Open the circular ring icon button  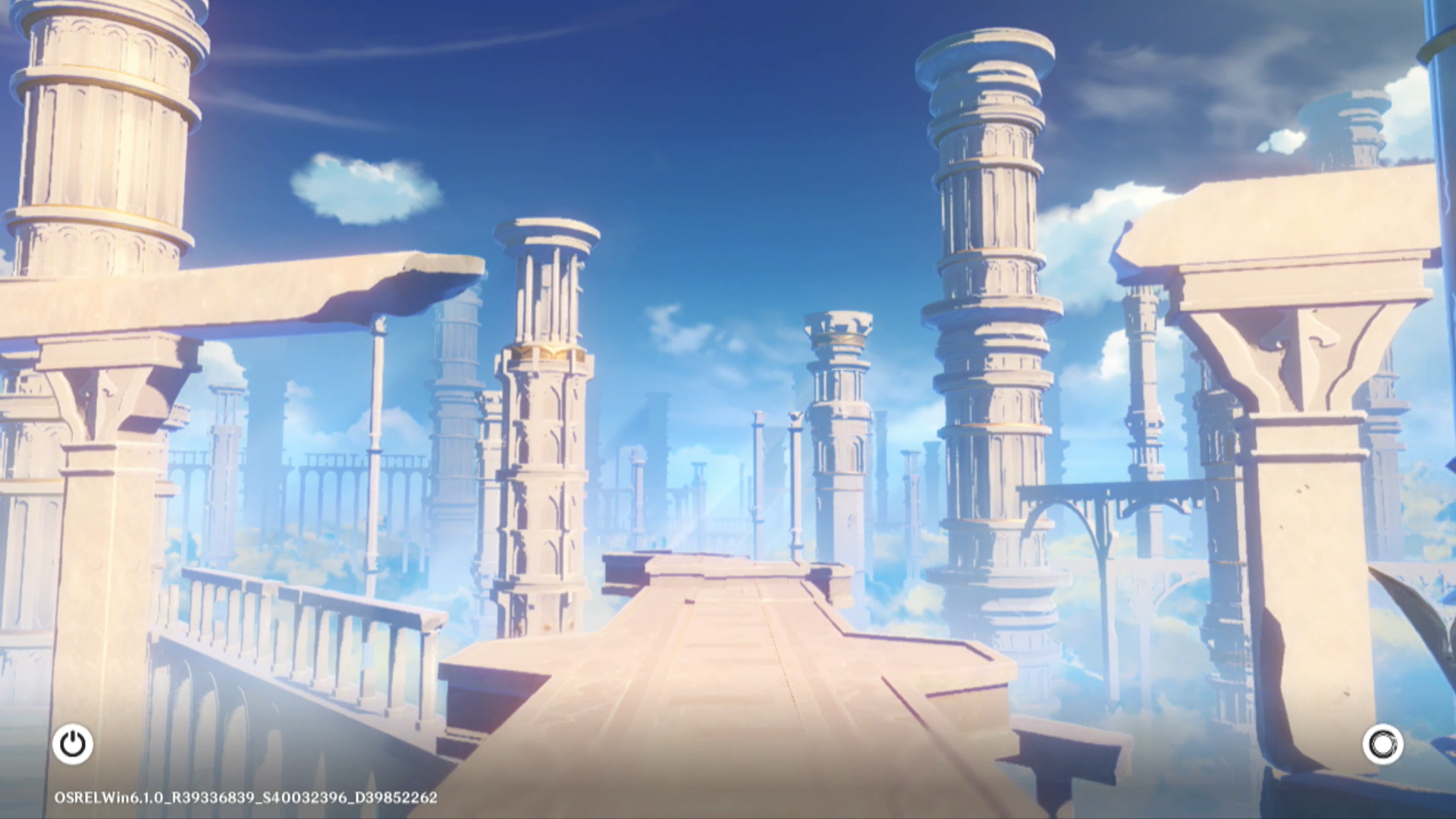[x=1382, y=744]
